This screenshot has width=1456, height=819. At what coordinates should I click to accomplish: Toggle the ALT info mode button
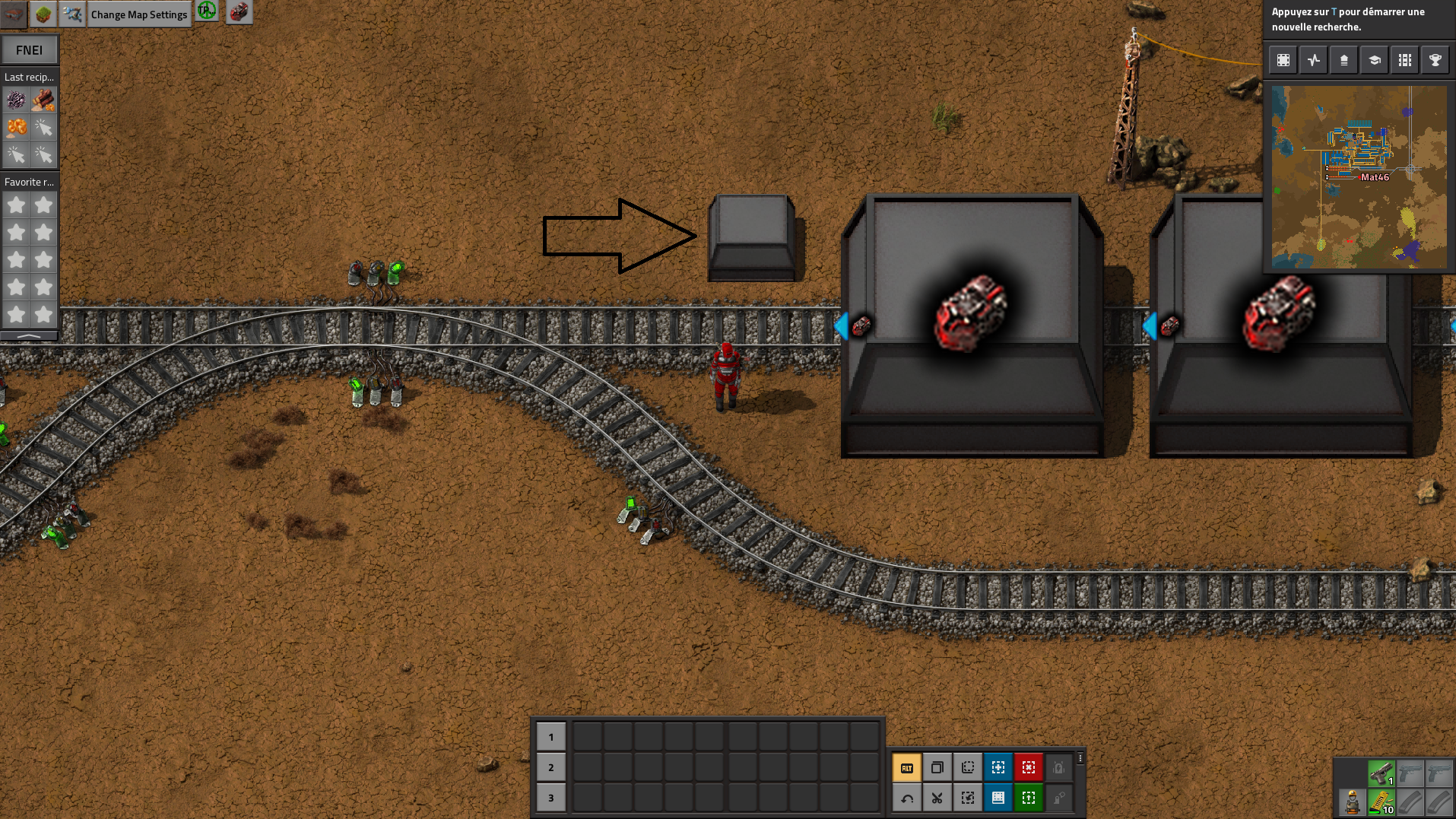click(x=906, y=768)
